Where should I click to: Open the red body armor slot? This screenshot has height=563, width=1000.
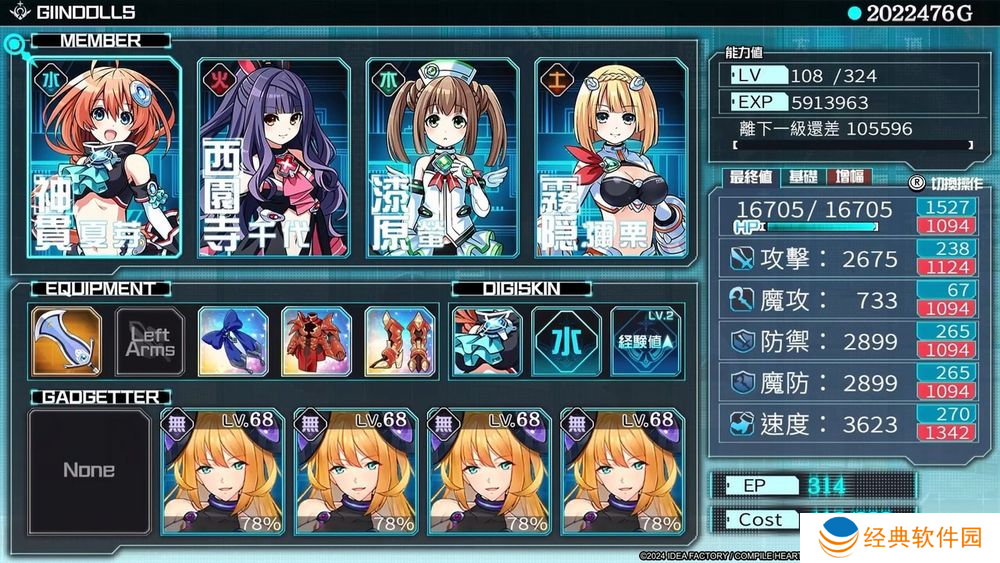point(316,340)
